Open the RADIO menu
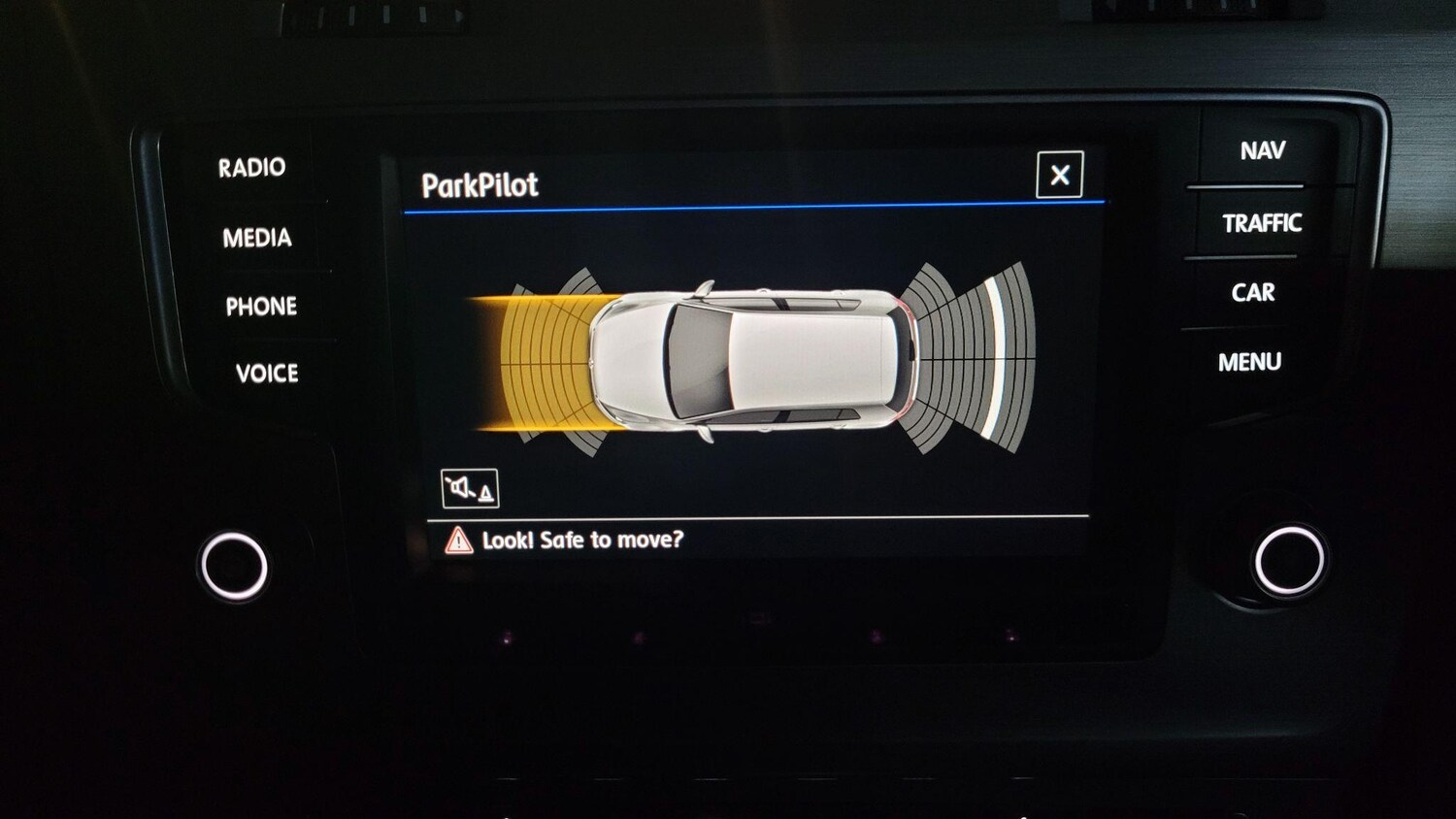 (x=251, y=168)
